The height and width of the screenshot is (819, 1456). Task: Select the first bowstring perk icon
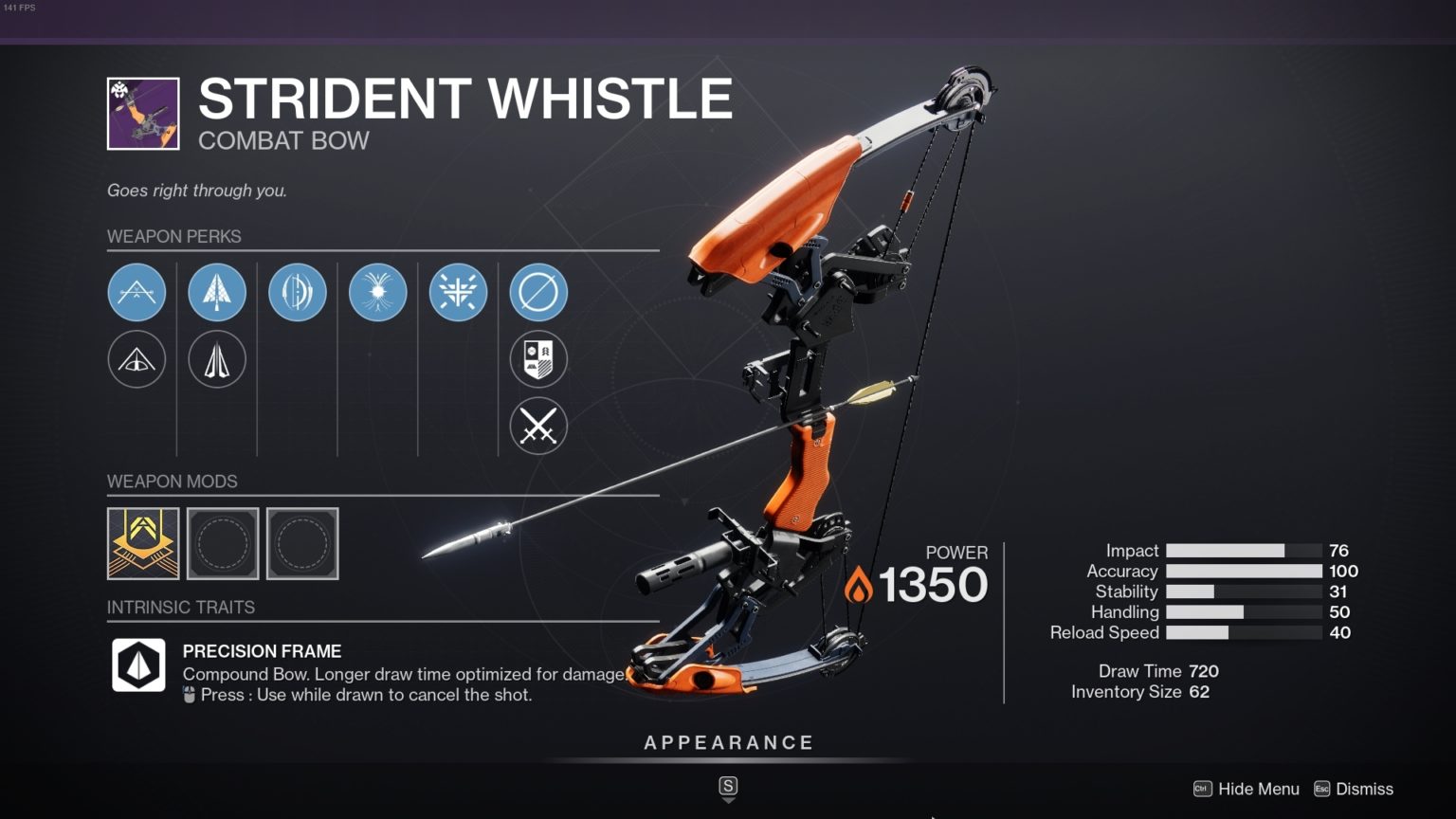tap(137, 292)
